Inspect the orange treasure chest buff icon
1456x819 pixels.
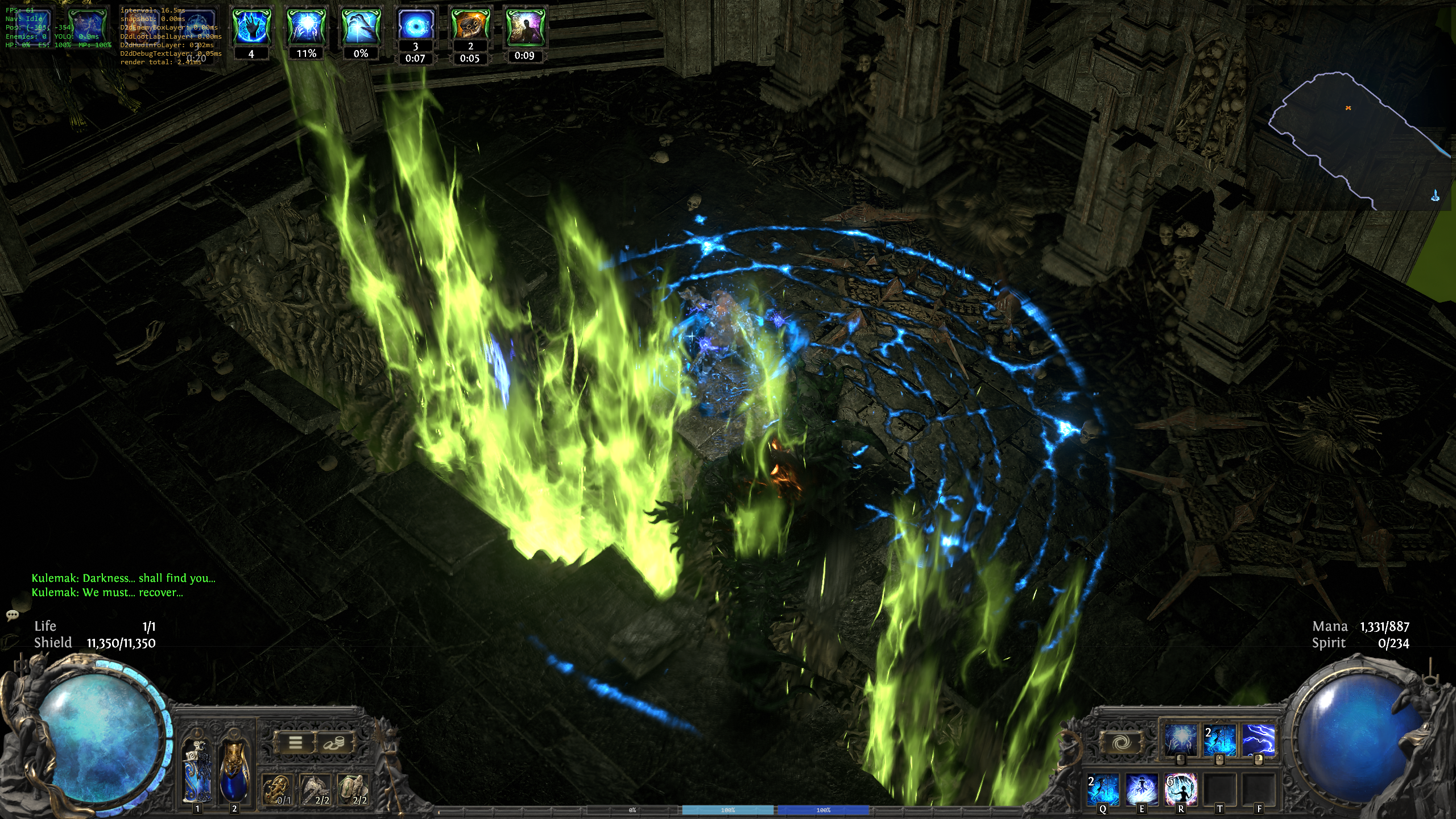point(470,25)
